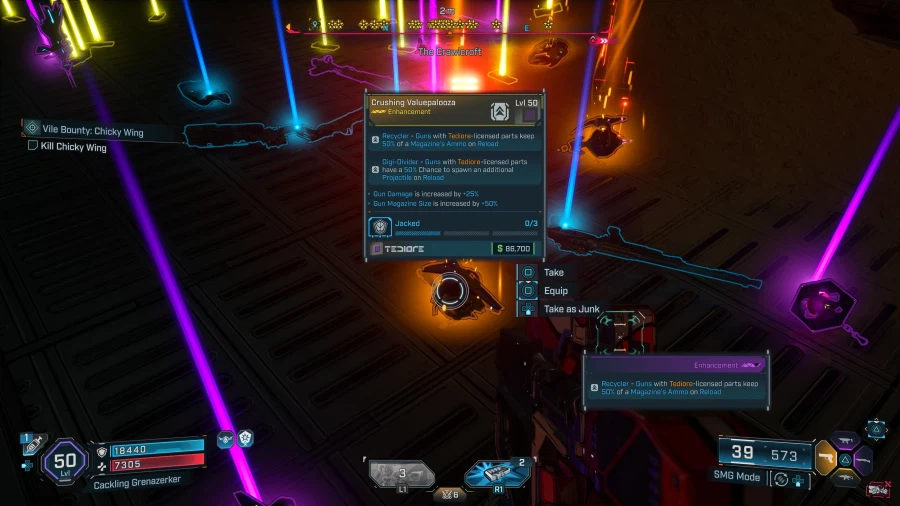Select the grenade ordnance slot showing 3
Image resolution: width=900 pixels, height=506 pixels.
[402, 473]
